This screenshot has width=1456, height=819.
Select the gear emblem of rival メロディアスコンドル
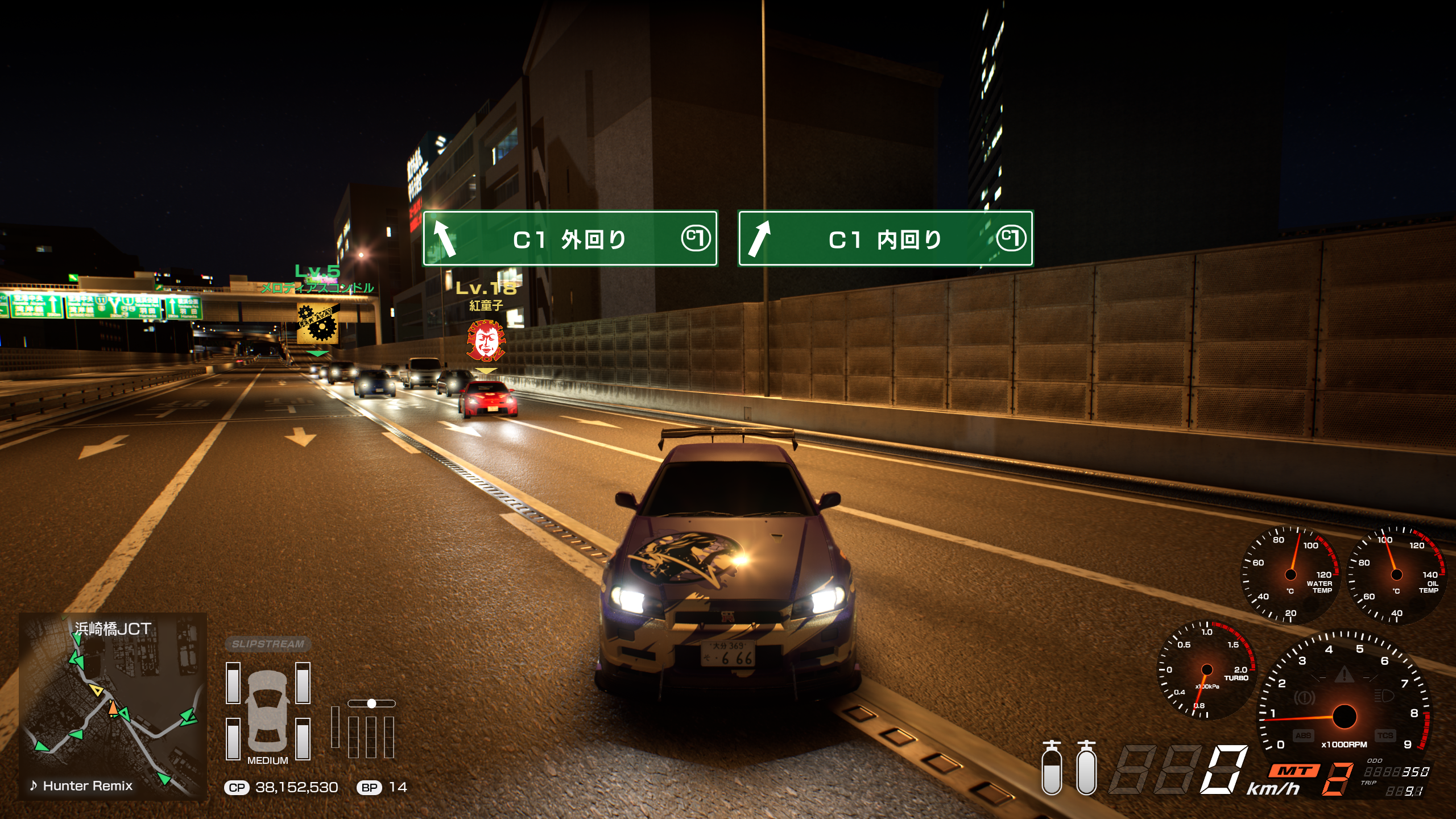click(x=318, y=324)
